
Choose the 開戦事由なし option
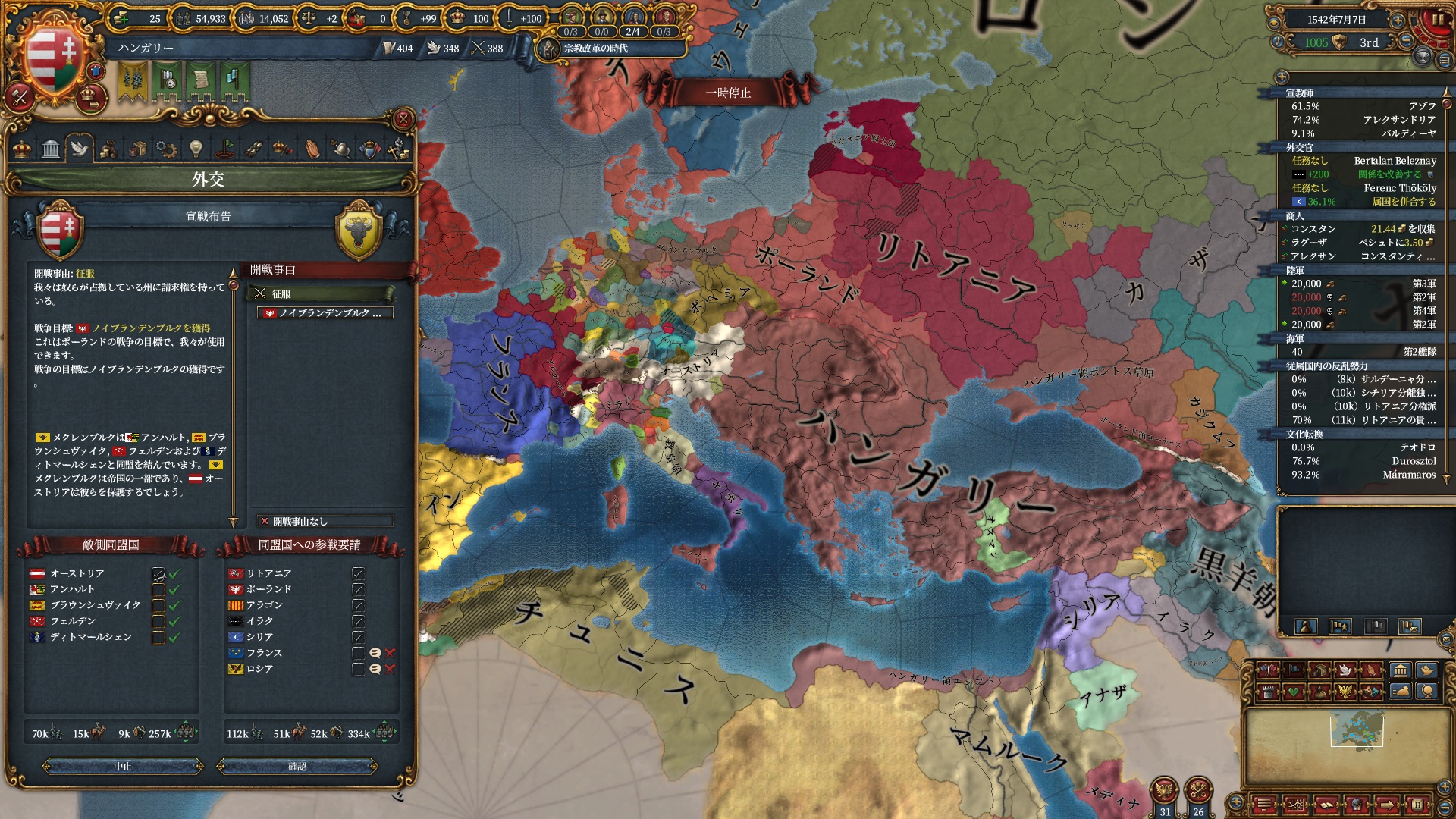(x=325, y=521)
